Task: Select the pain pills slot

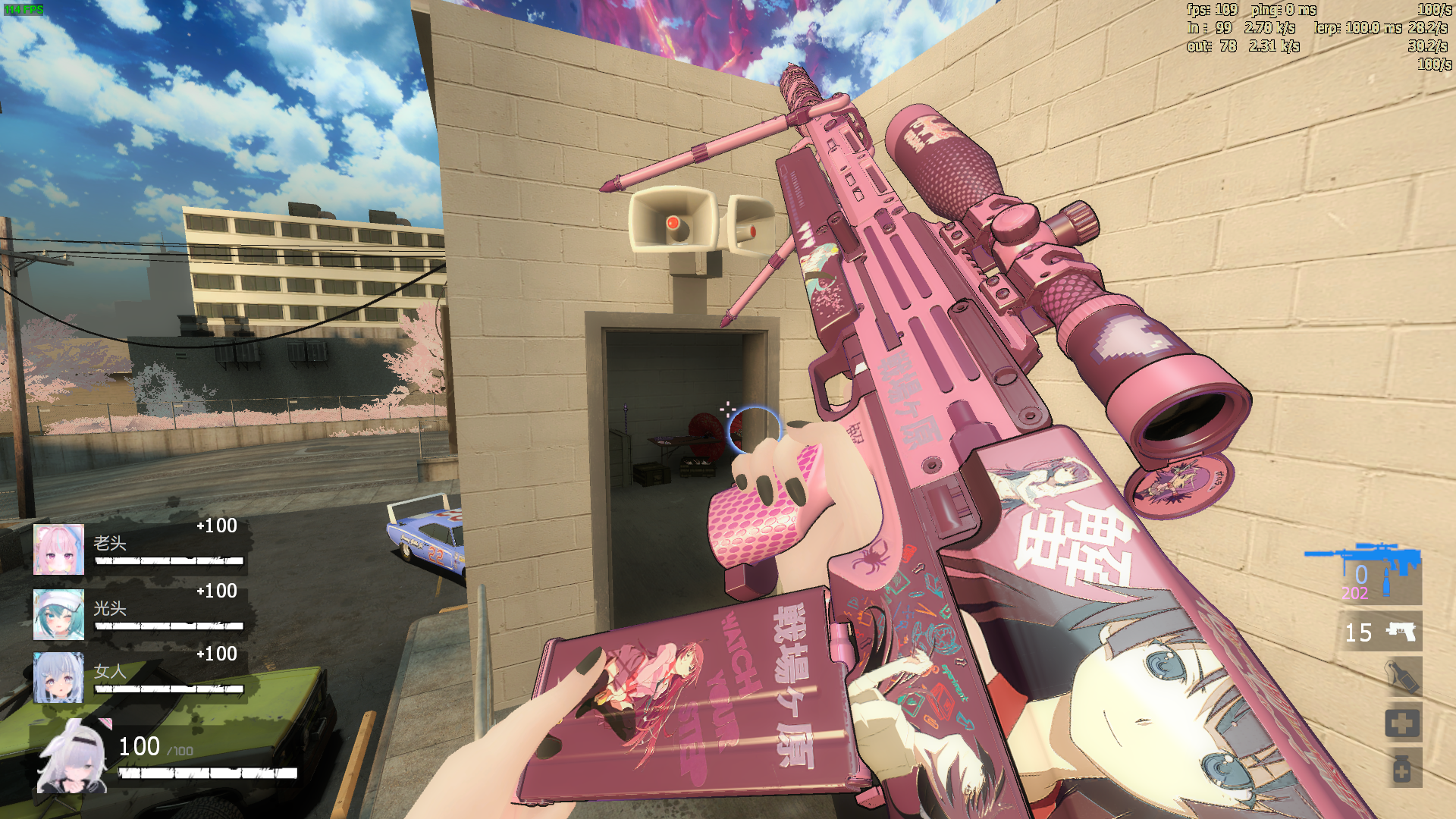Action: point(1402,769)
